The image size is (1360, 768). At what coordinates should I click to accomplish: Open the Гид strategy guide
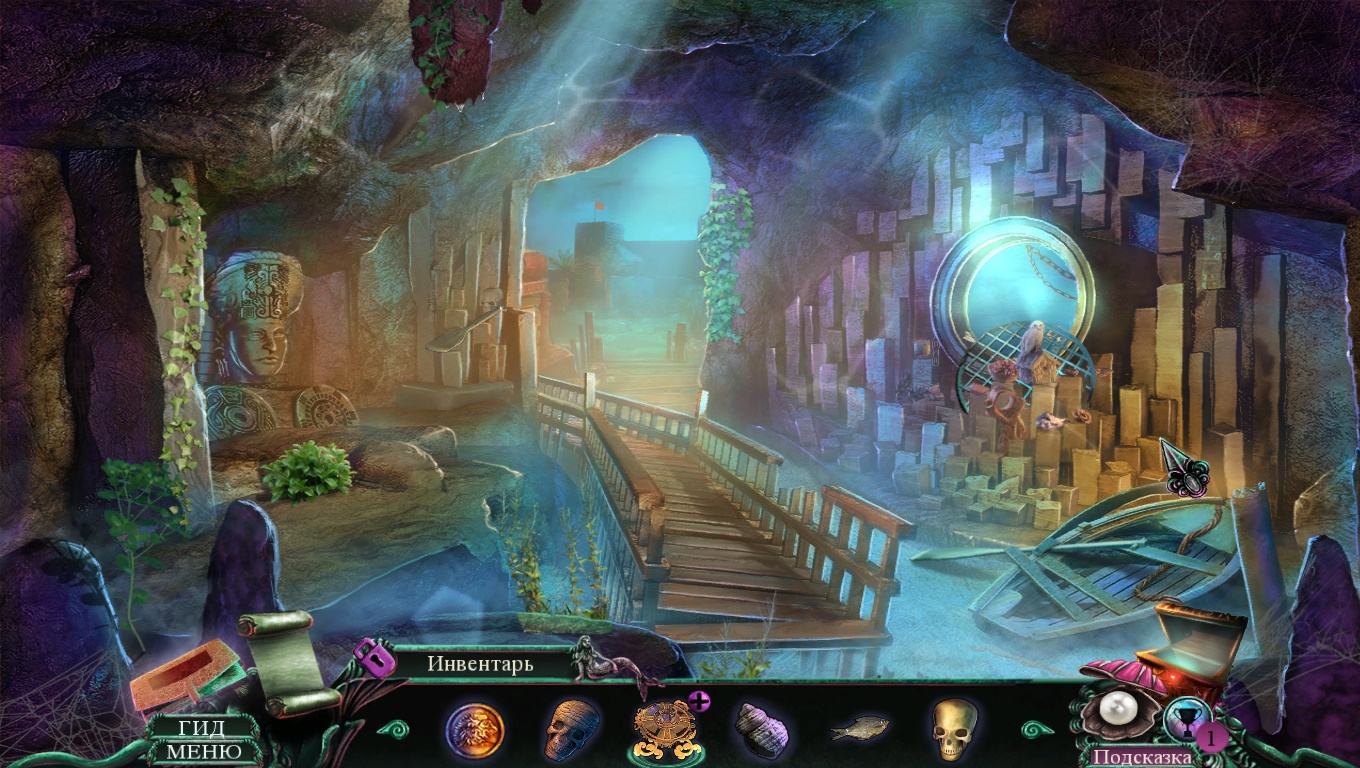pyautogui.click(x=201, y=729)
